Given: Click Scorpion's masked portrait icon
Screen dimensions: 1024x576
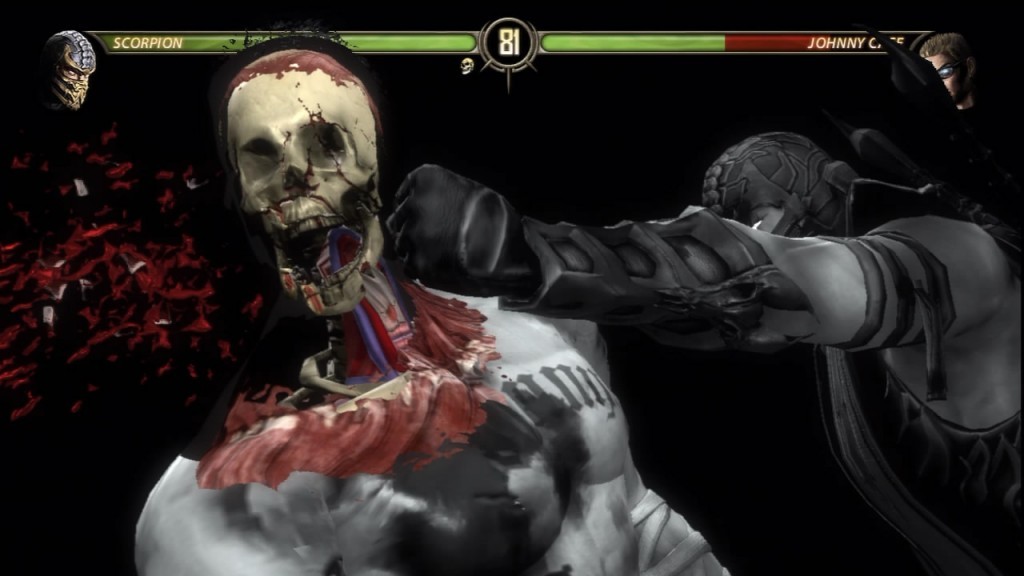Looking at the screenshot, I should (70, 68).
